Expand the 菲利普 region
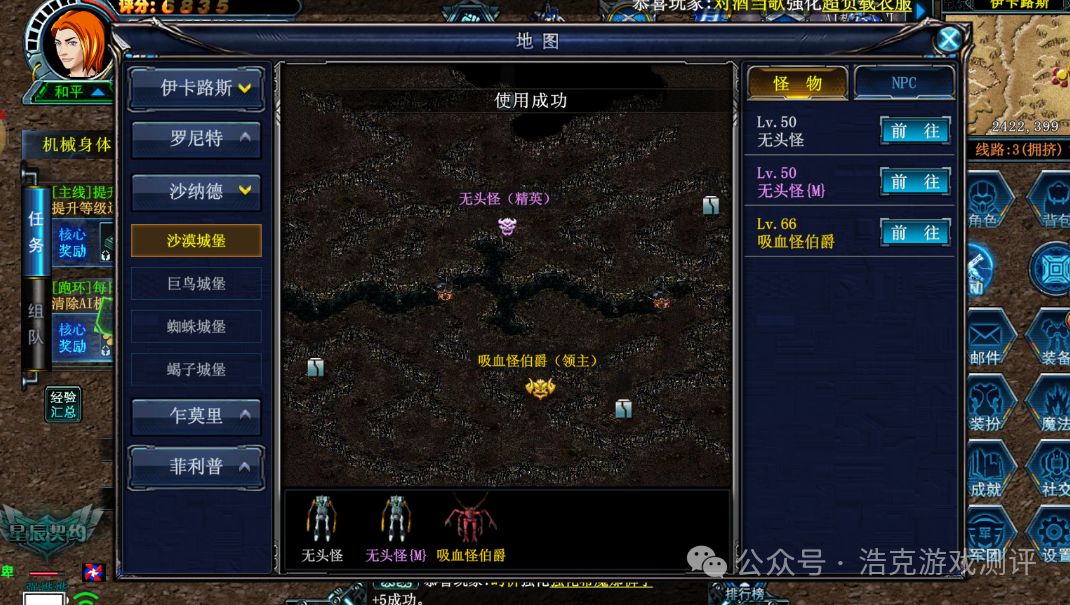1070x605 pixels. tap(196, 467)
